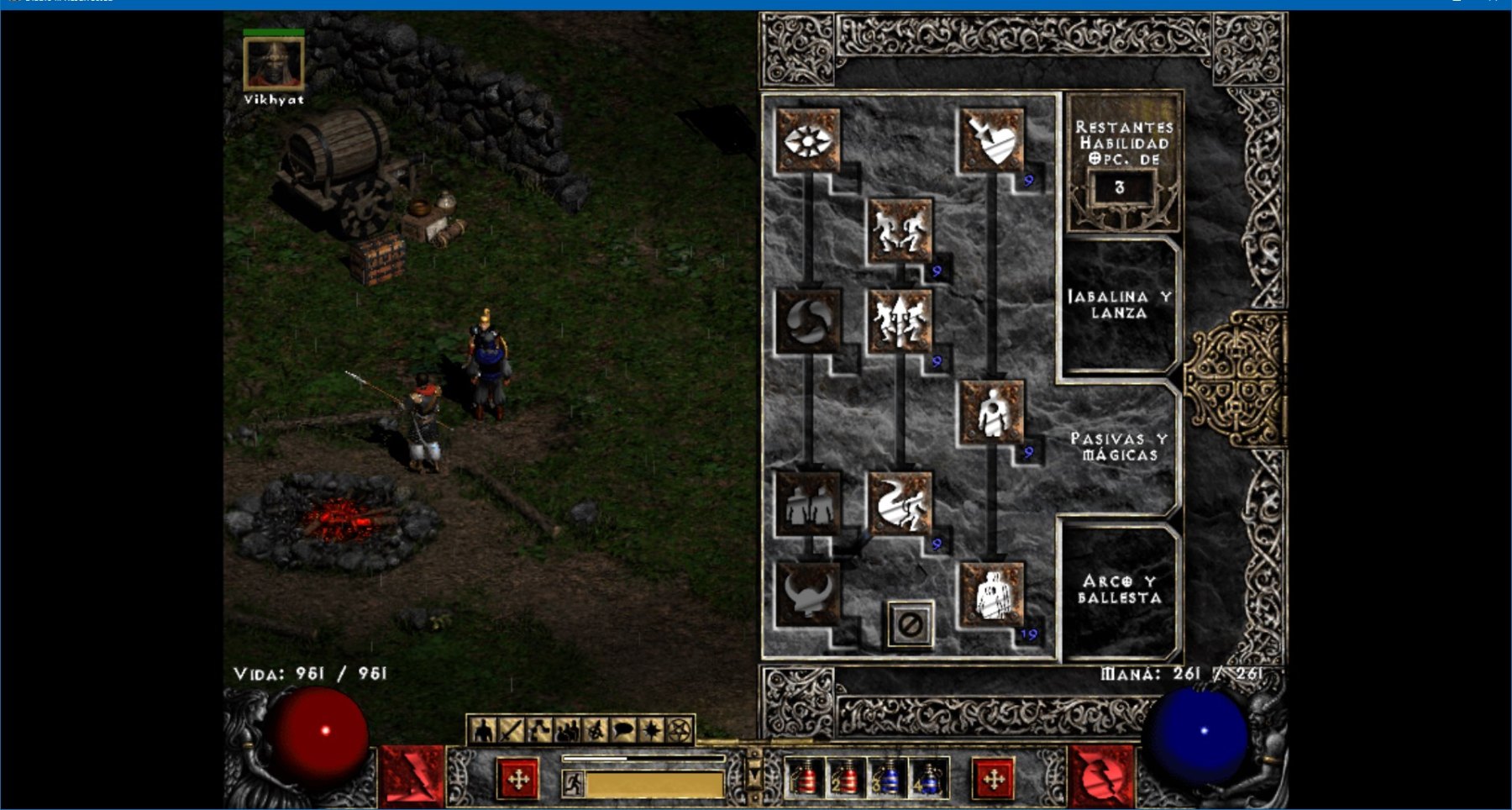
Task: Open the quest log star icon
Action: click(x=651, y=731)
